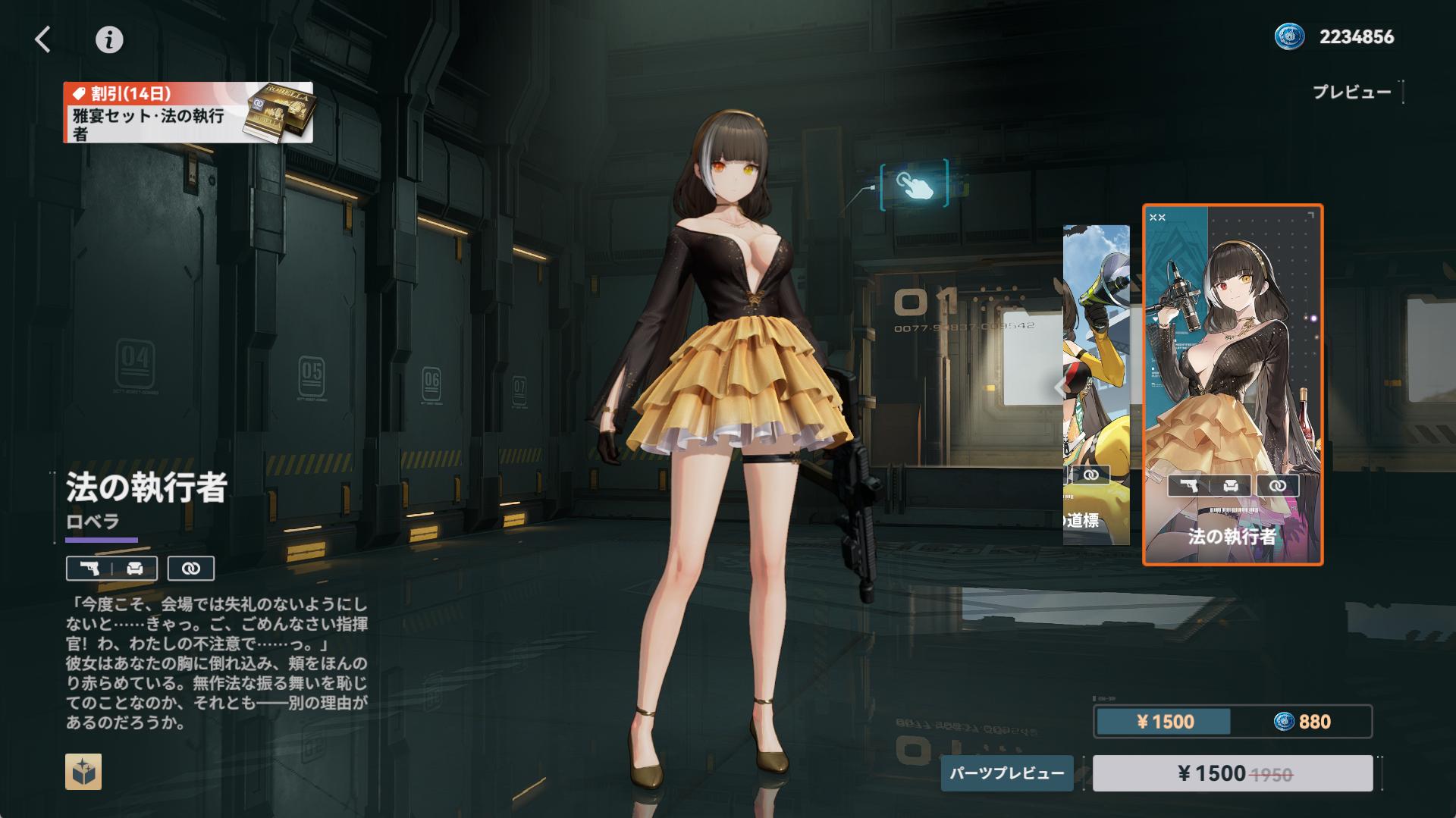The height and width of the screenshot is (818, 1456).
Task: Open パーツプレビュー
Action: 1007,775
